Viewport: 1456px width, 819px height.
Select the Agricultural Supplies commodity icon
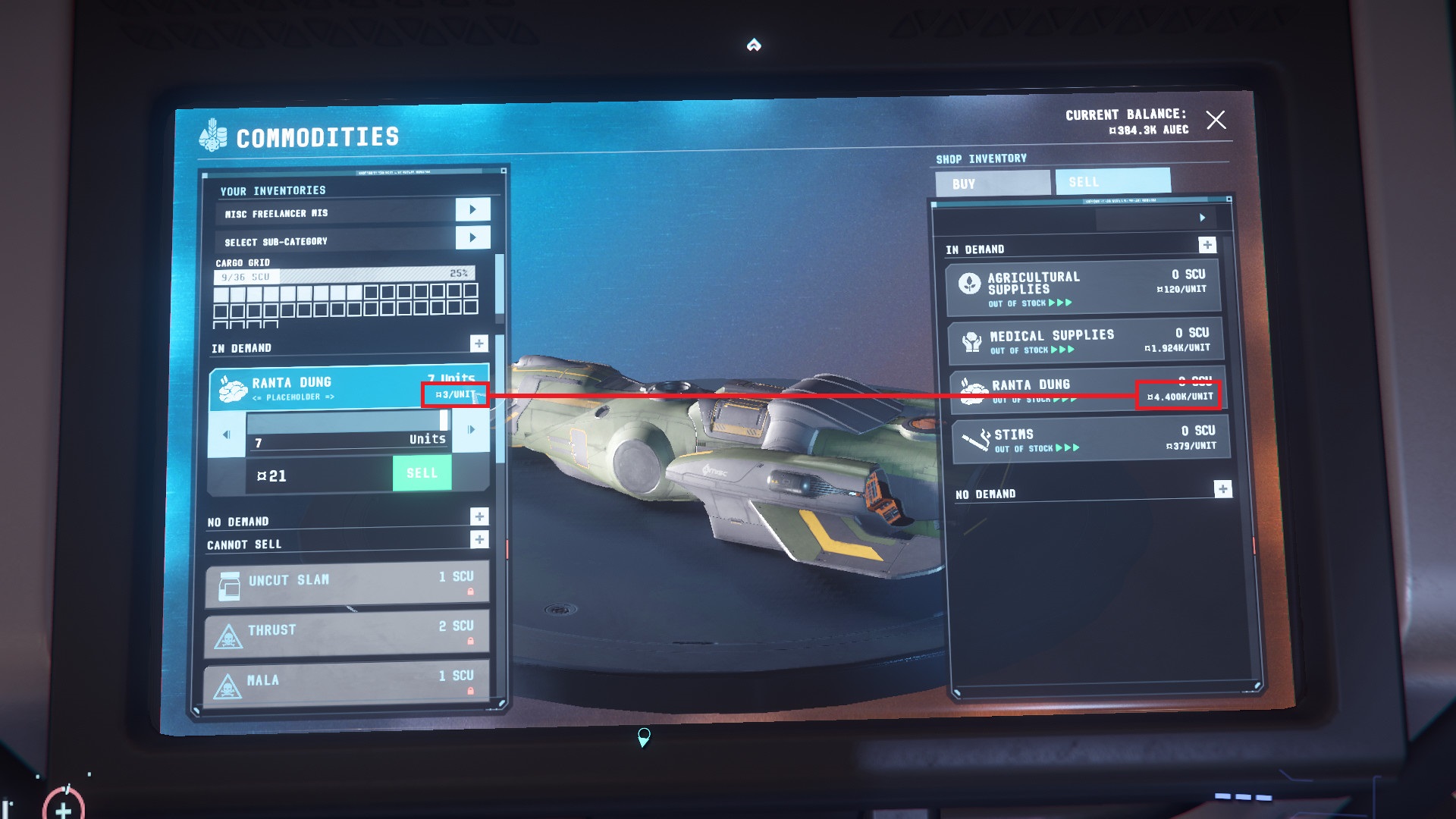(x=971, y=281)
